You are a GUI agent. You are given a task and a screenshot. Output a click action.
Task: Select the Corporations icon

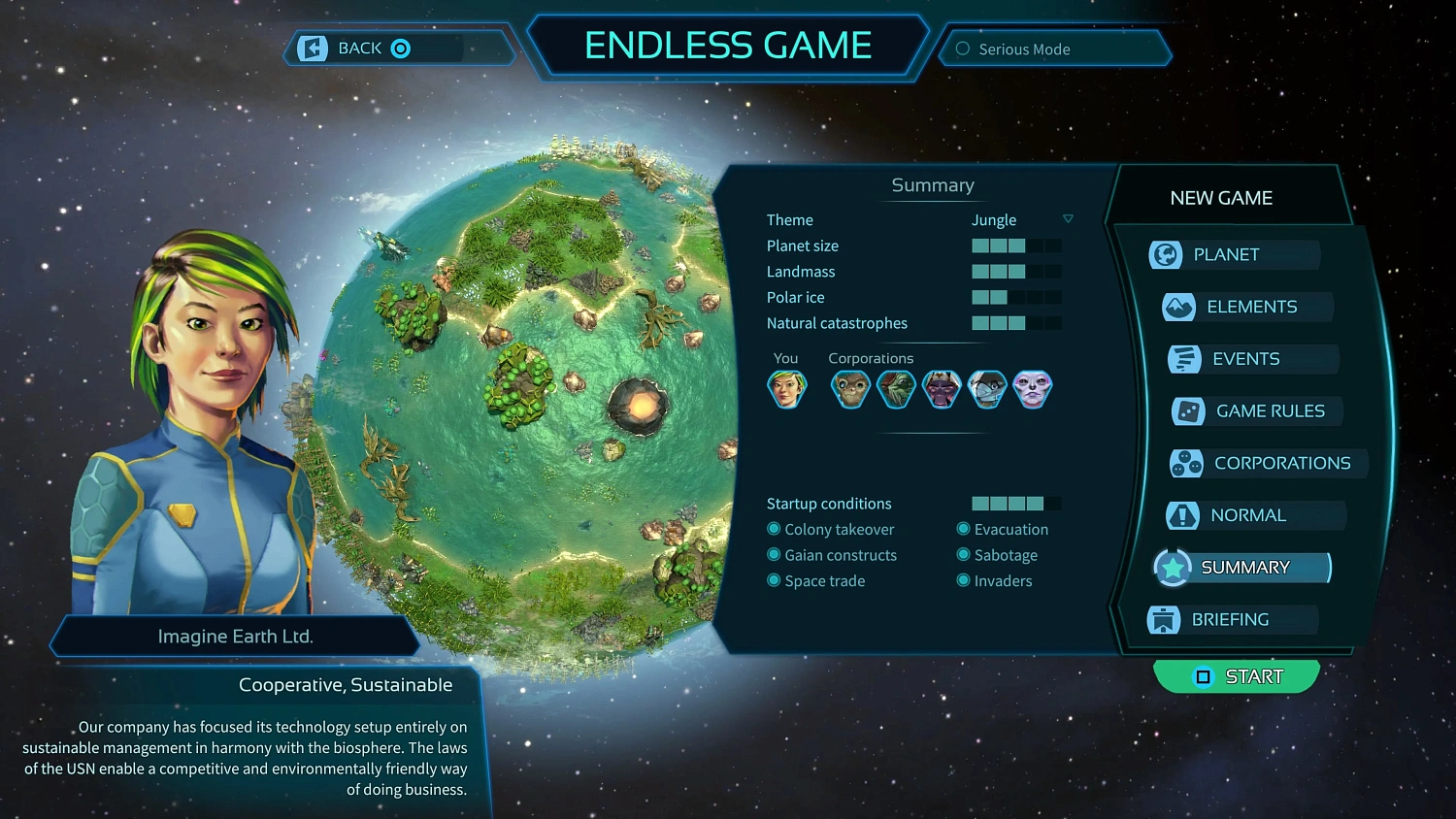(x=1185, y=463)
